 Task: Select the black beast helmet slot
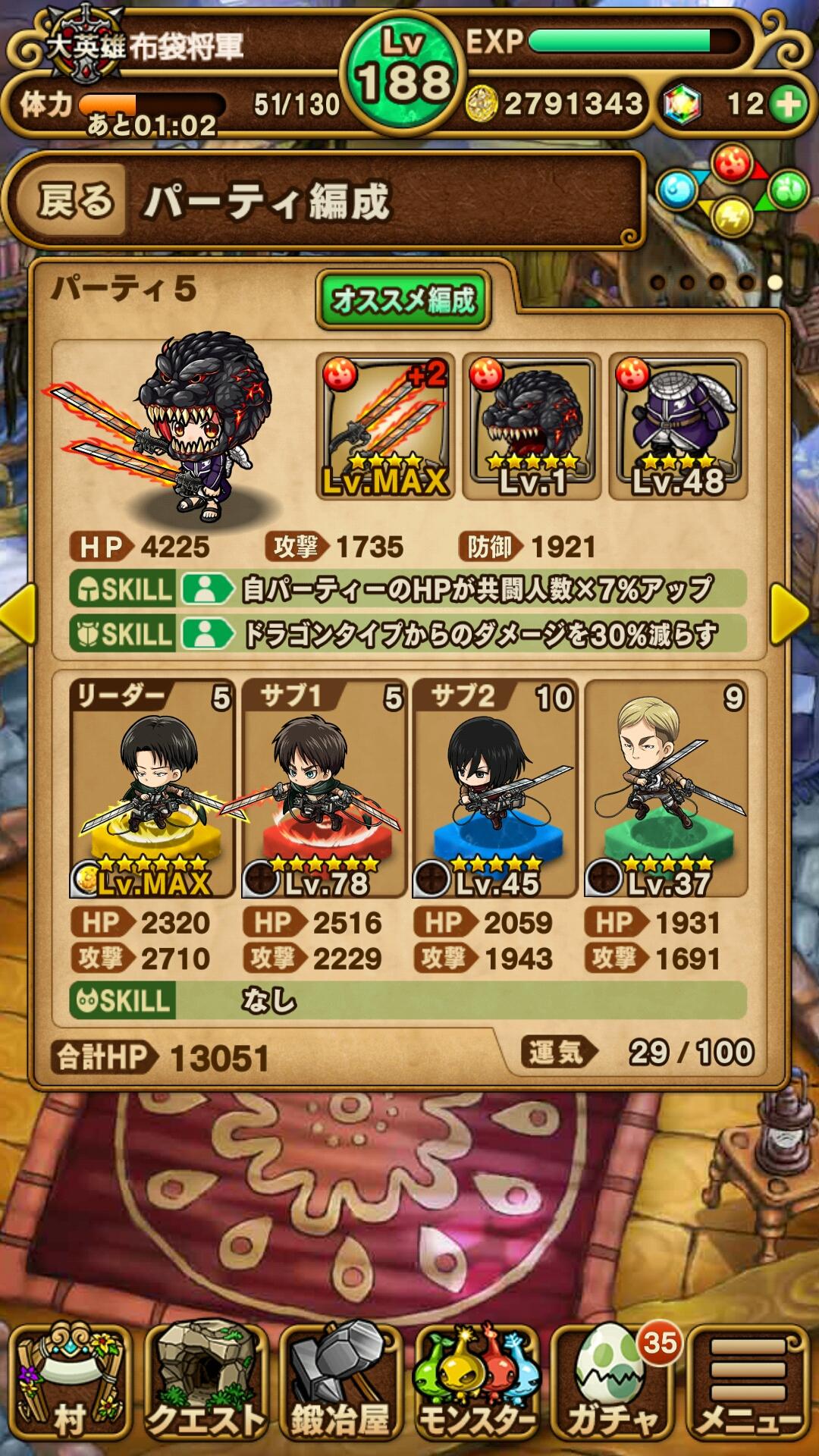532,425
